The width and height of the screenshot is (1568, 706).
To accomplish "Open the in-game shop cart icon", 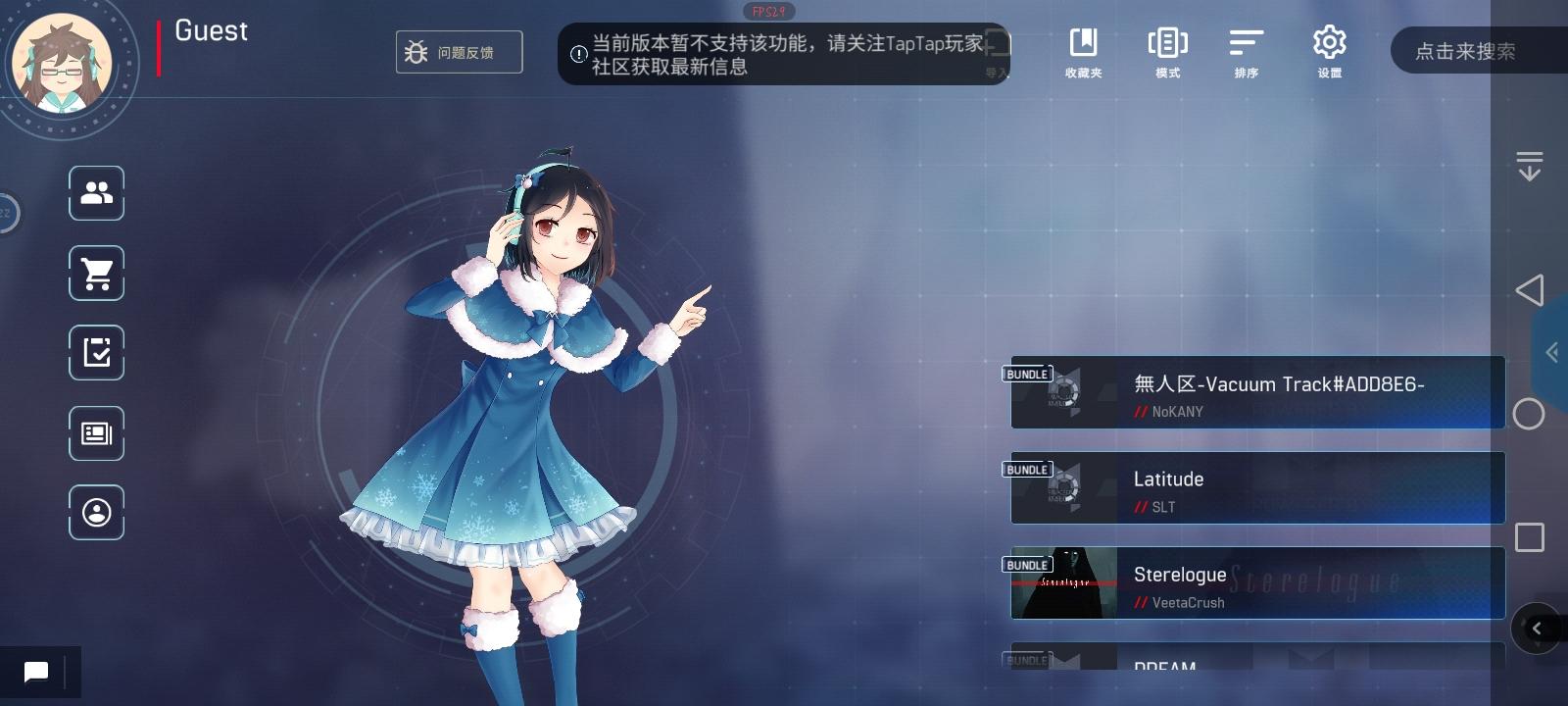I will (96, 273).
